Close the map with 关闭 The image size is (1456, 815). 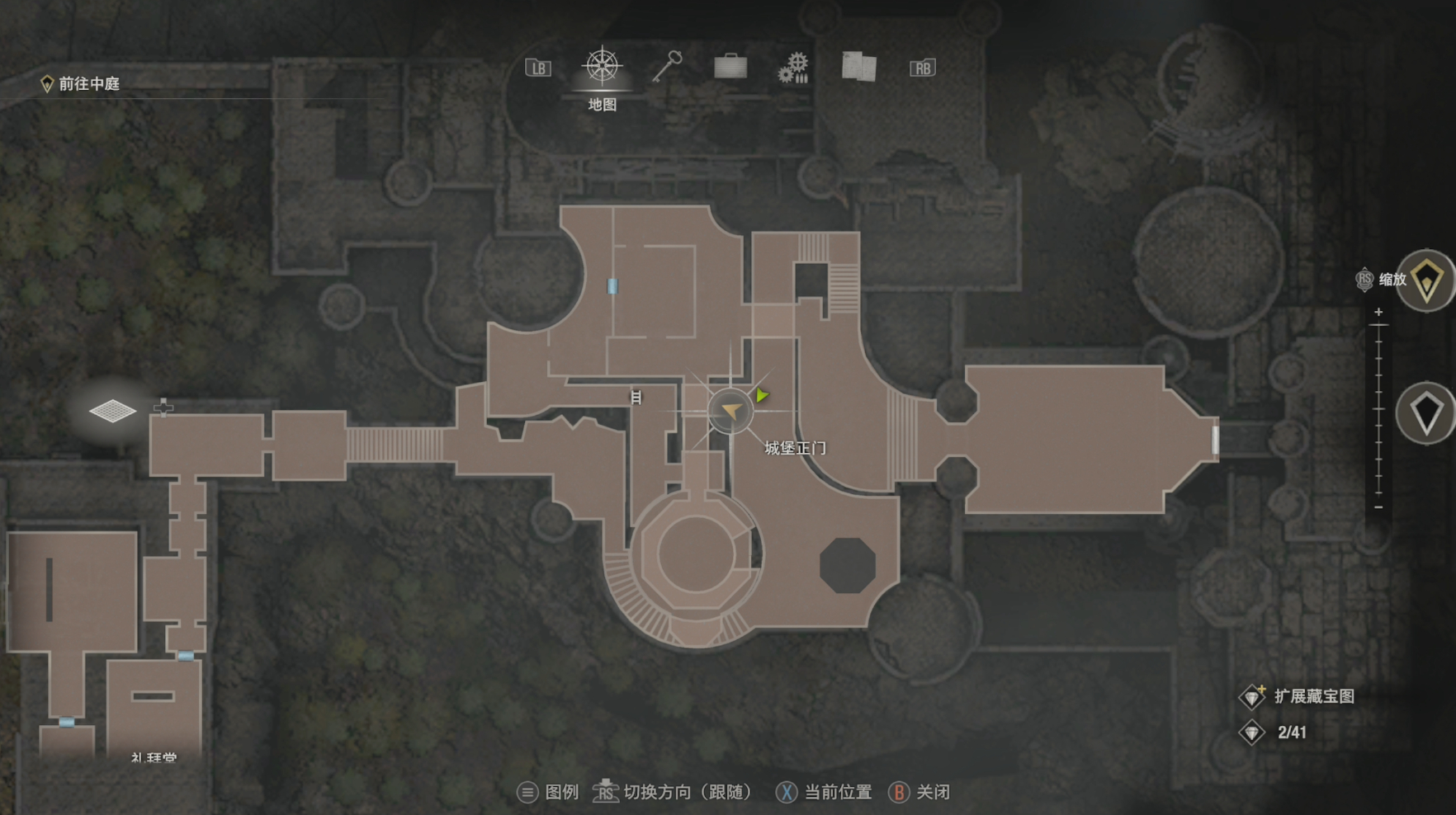pos(919,793)
